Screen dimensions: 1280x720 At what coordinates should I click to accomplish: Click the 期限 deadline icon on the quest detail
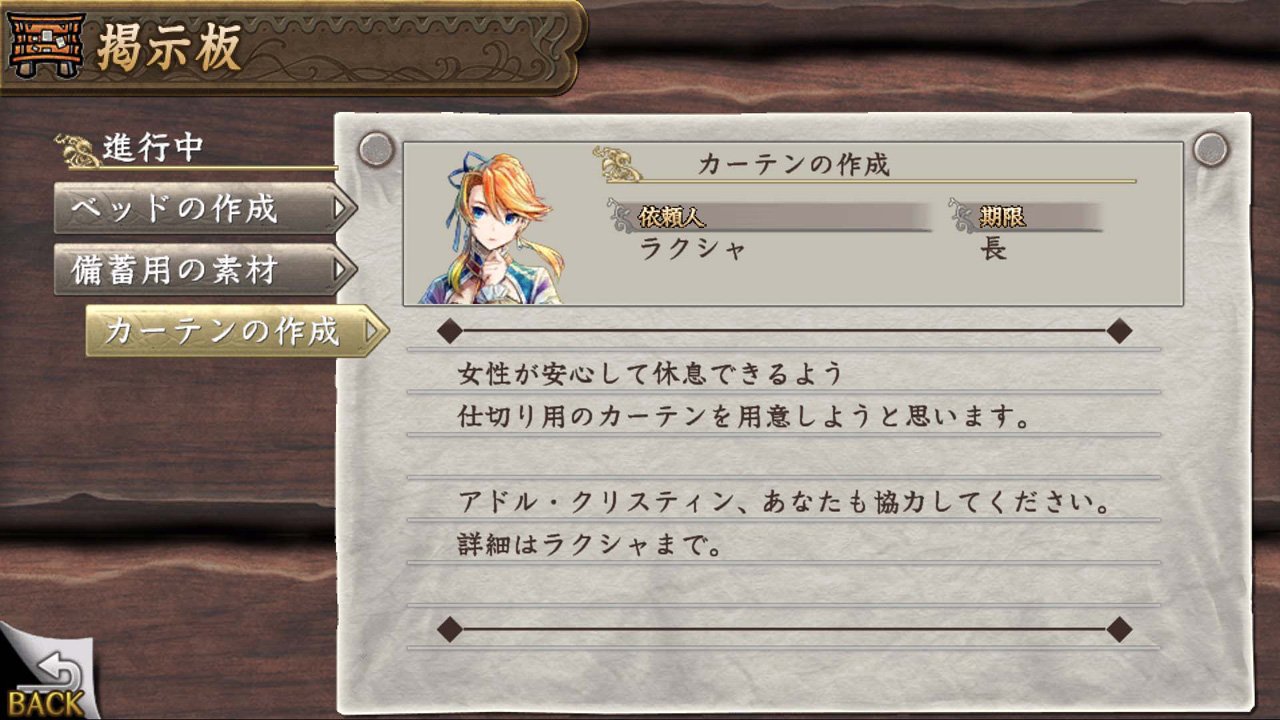coord(957,216)
